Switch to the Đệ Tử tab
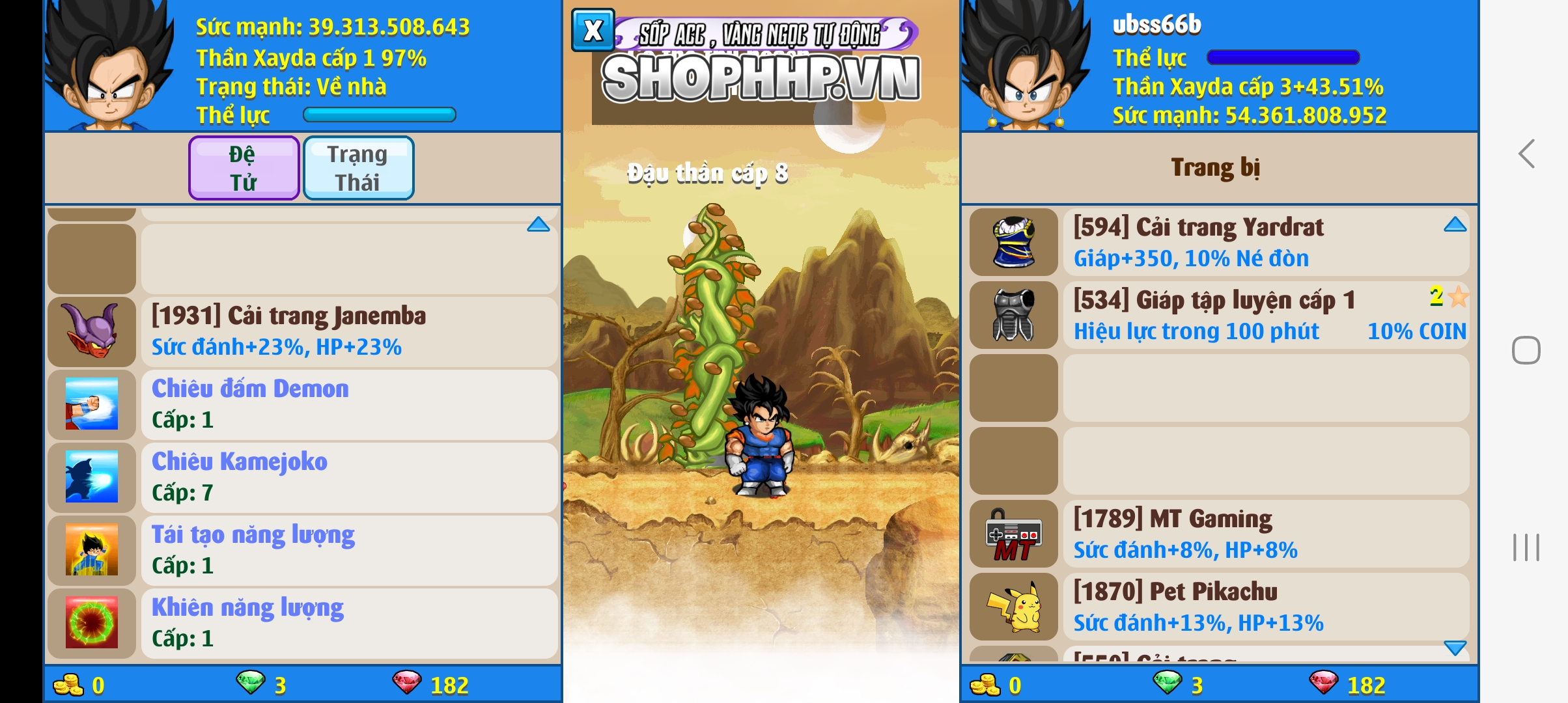 [243, 167]
